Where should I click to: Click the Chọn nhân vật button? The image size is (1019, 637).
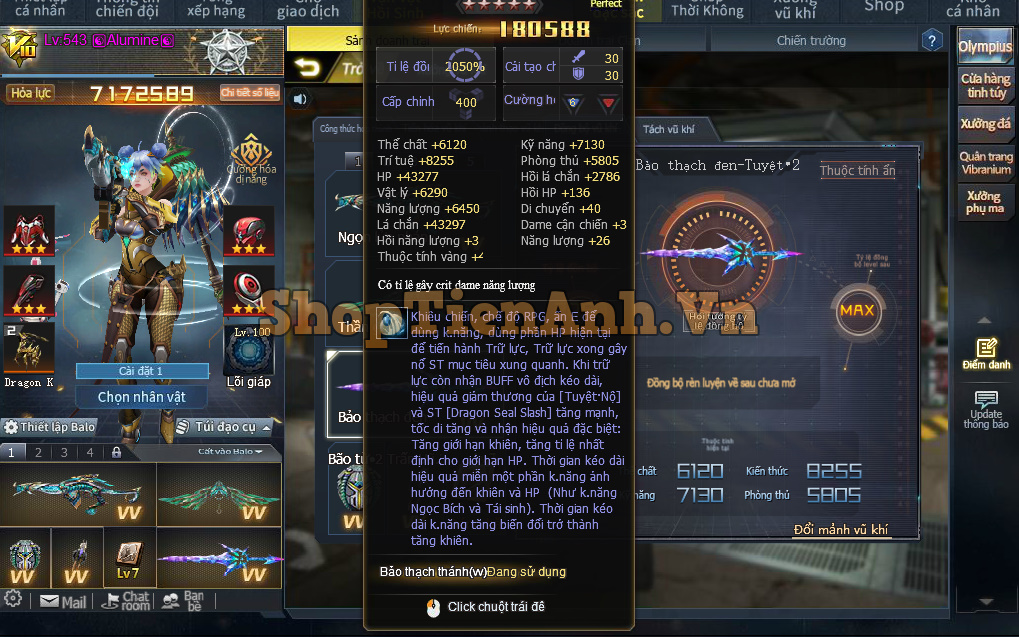142,397
